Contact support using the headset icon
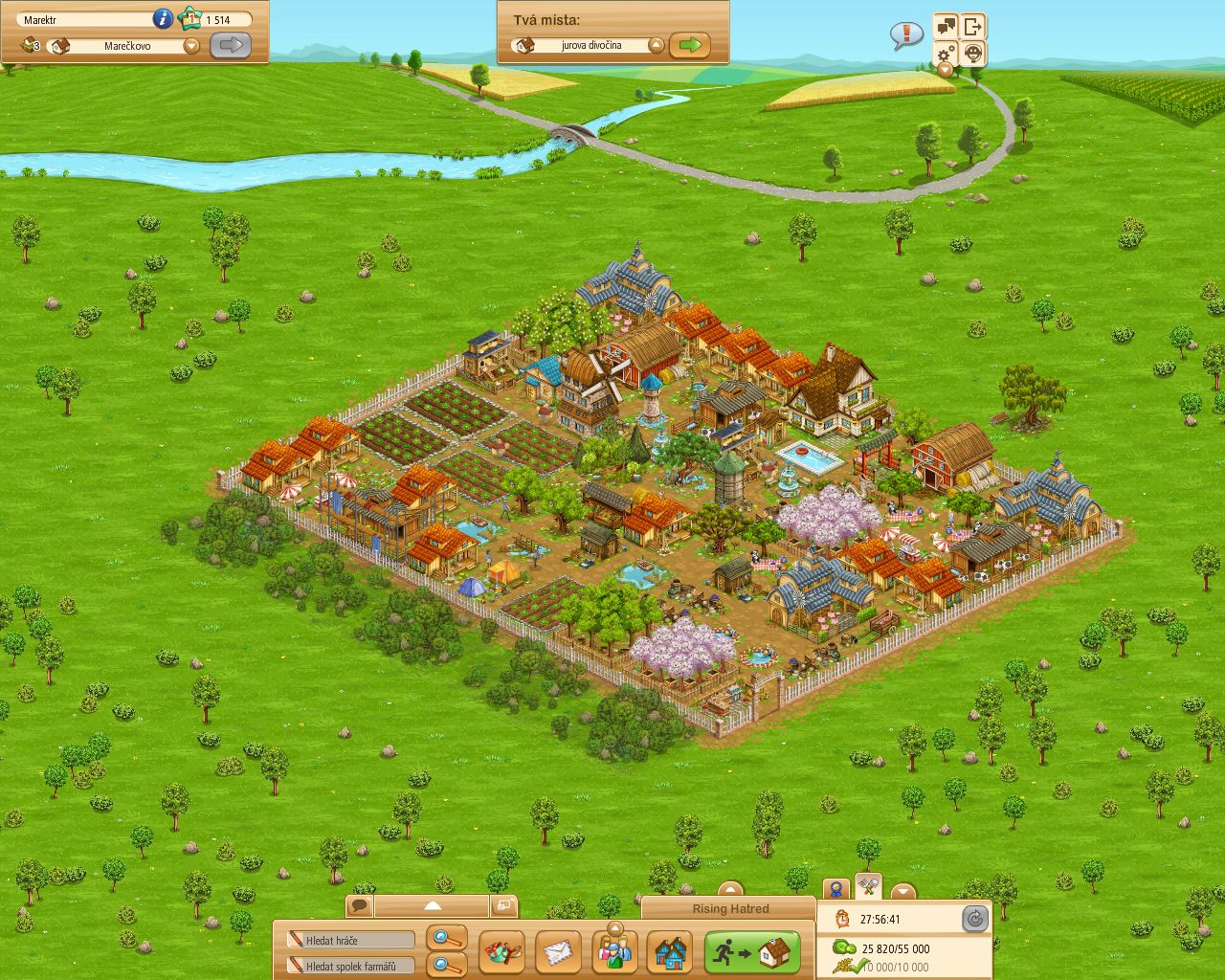 tap(972, 55)
